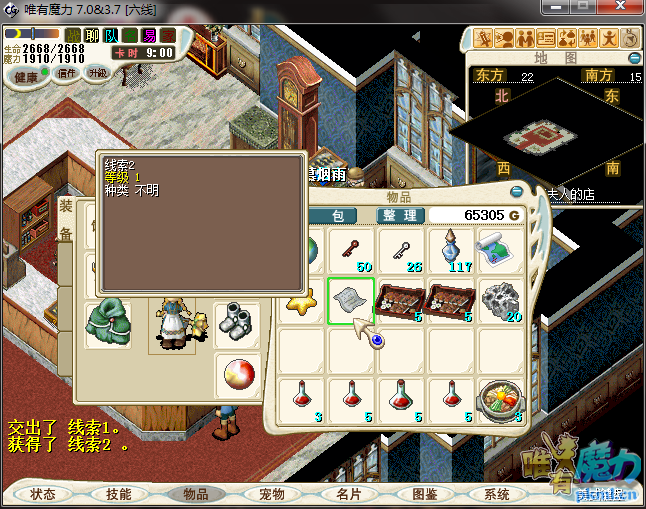Select the silver key stack of 26
The width and height of the screenshot is (646, 509).
click(x=401, y=250)
